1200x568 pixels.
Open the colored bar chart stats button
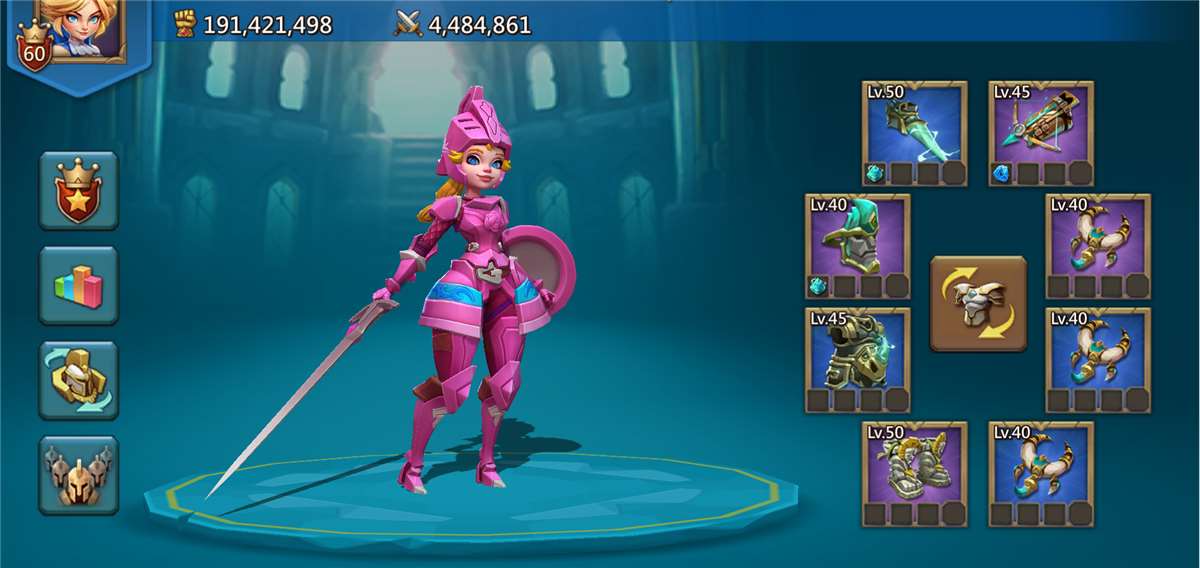(78, 285)
